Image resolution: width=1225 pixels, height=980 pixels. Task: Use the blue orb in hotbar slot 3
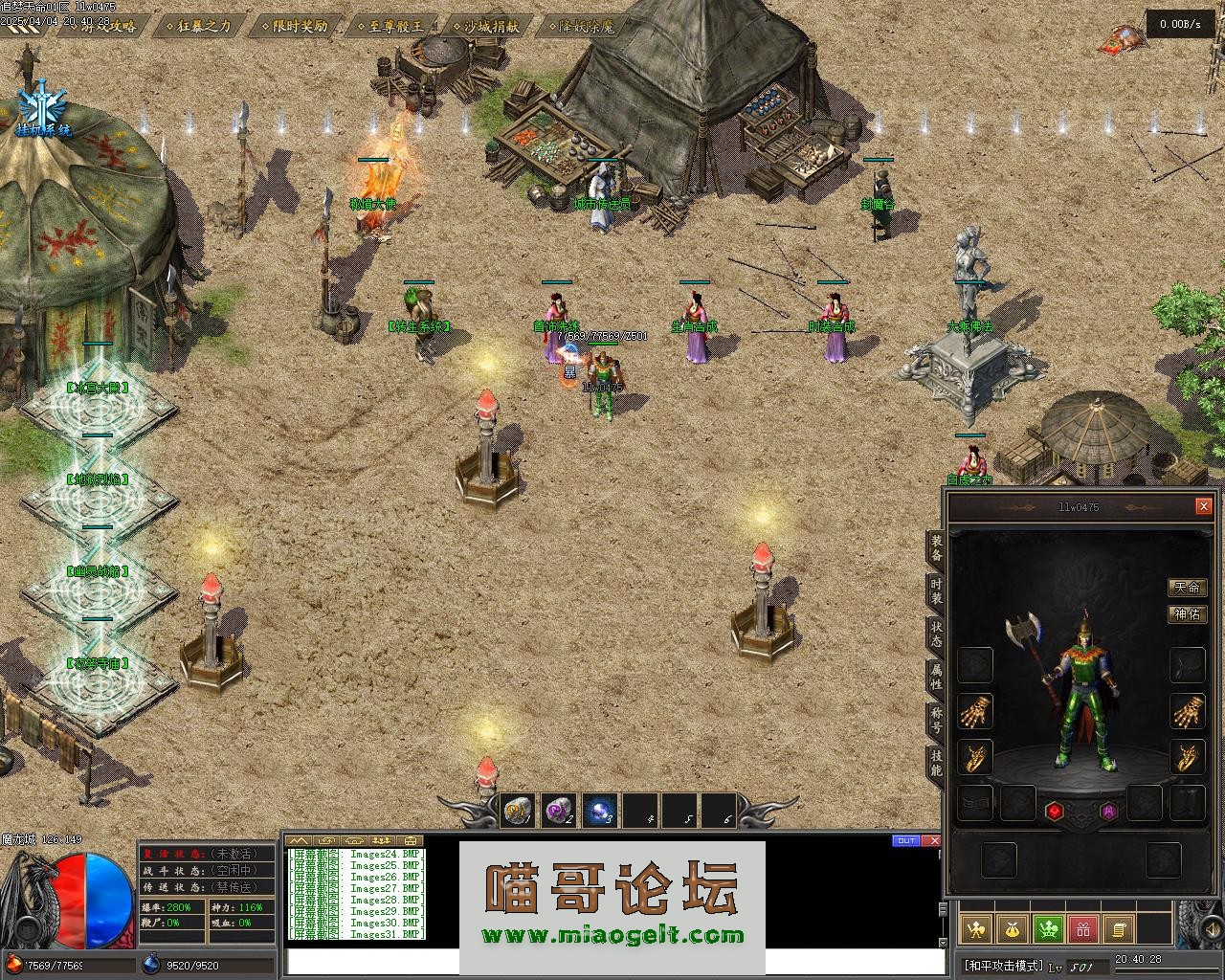tap(600, 812)
